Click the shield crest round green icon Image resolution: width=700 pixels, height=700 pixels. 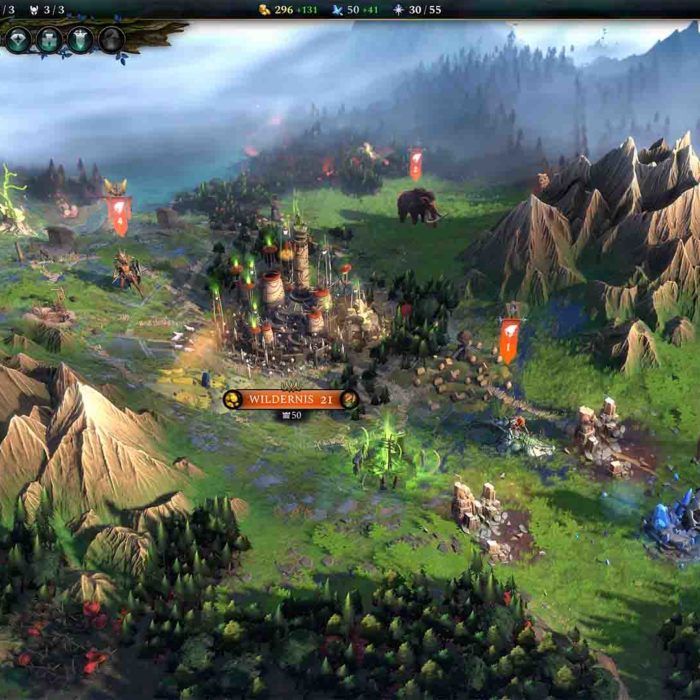(80, 40)
